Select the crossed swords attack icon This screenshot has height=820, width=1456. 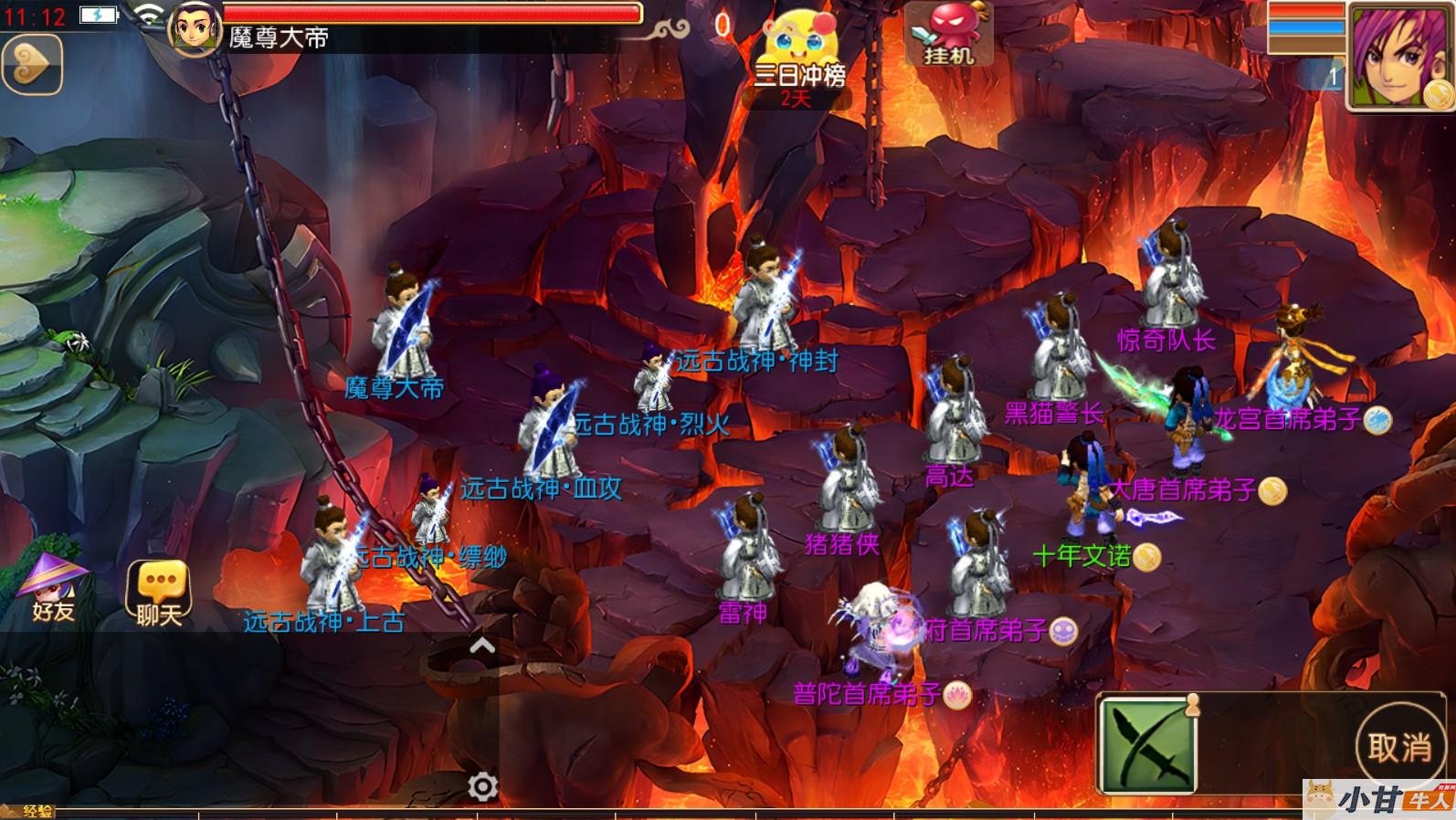coord(1146,747)
